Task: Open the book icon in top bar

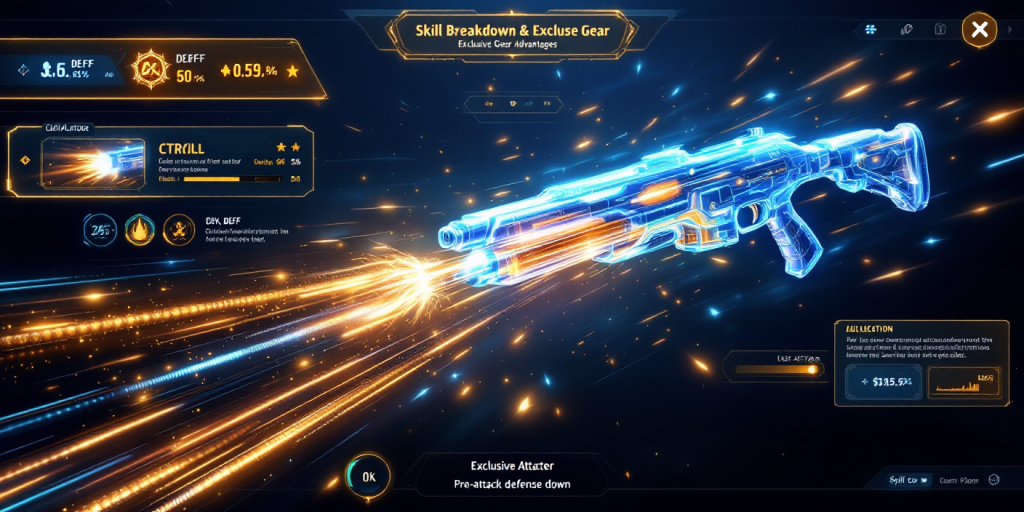Action: [x=938, y=31]
